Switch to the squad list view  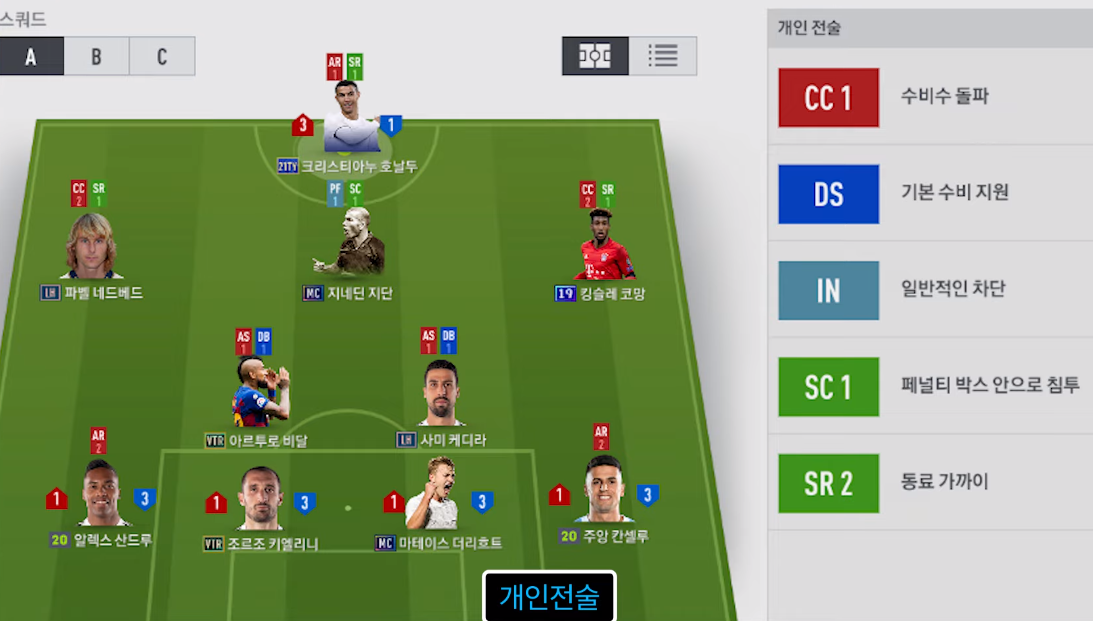(662, 56)
